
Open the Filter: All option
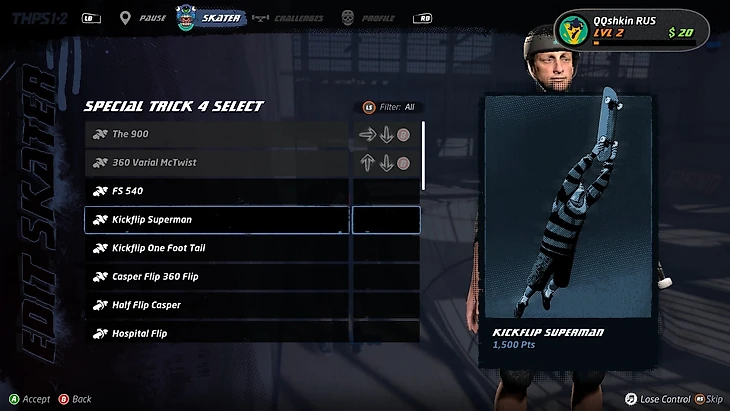388,107
